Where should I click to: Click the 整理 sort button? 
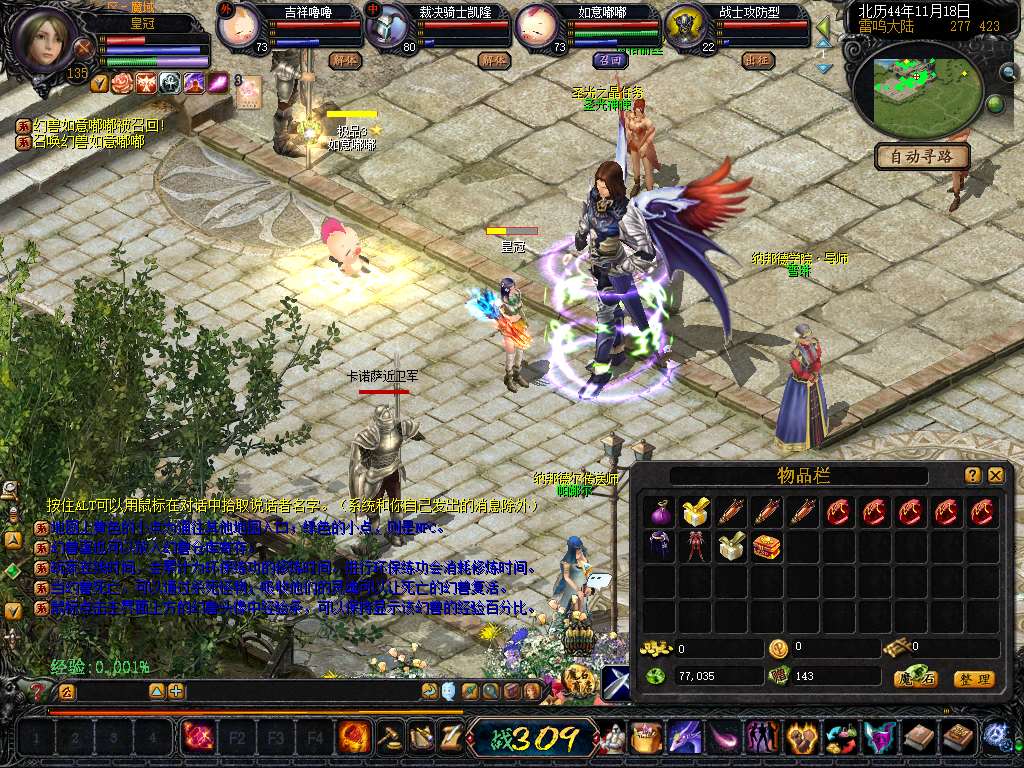coord(973,679)
